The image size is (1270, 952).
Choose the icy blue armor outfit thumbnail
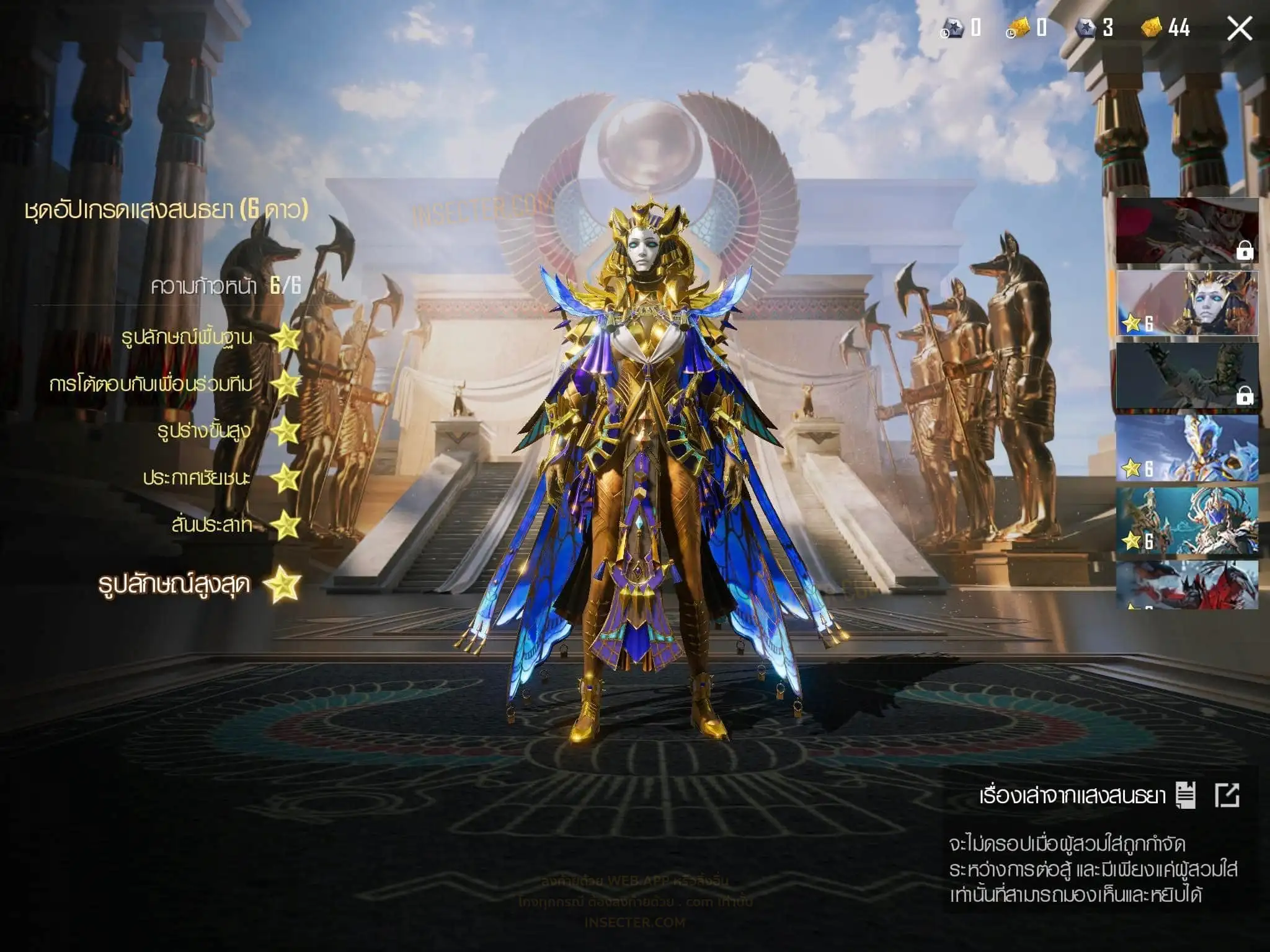[1186, 449]
